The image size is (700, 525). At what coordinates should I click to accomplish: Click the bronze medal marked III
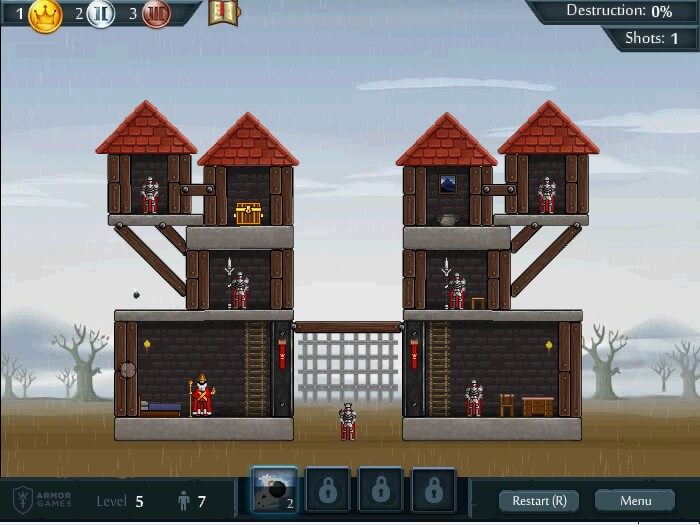[156, 15]
